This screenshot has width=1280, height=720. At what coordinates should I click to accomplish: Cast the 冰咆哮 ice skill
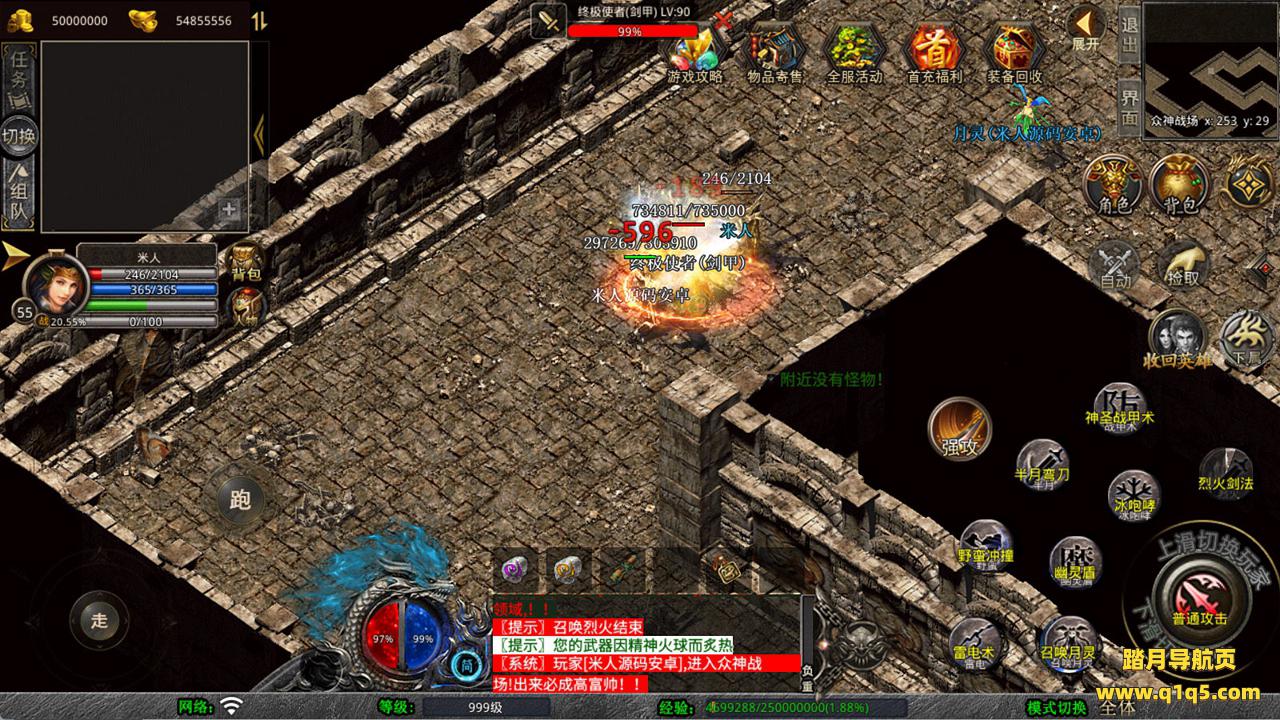pos(1135,494)
